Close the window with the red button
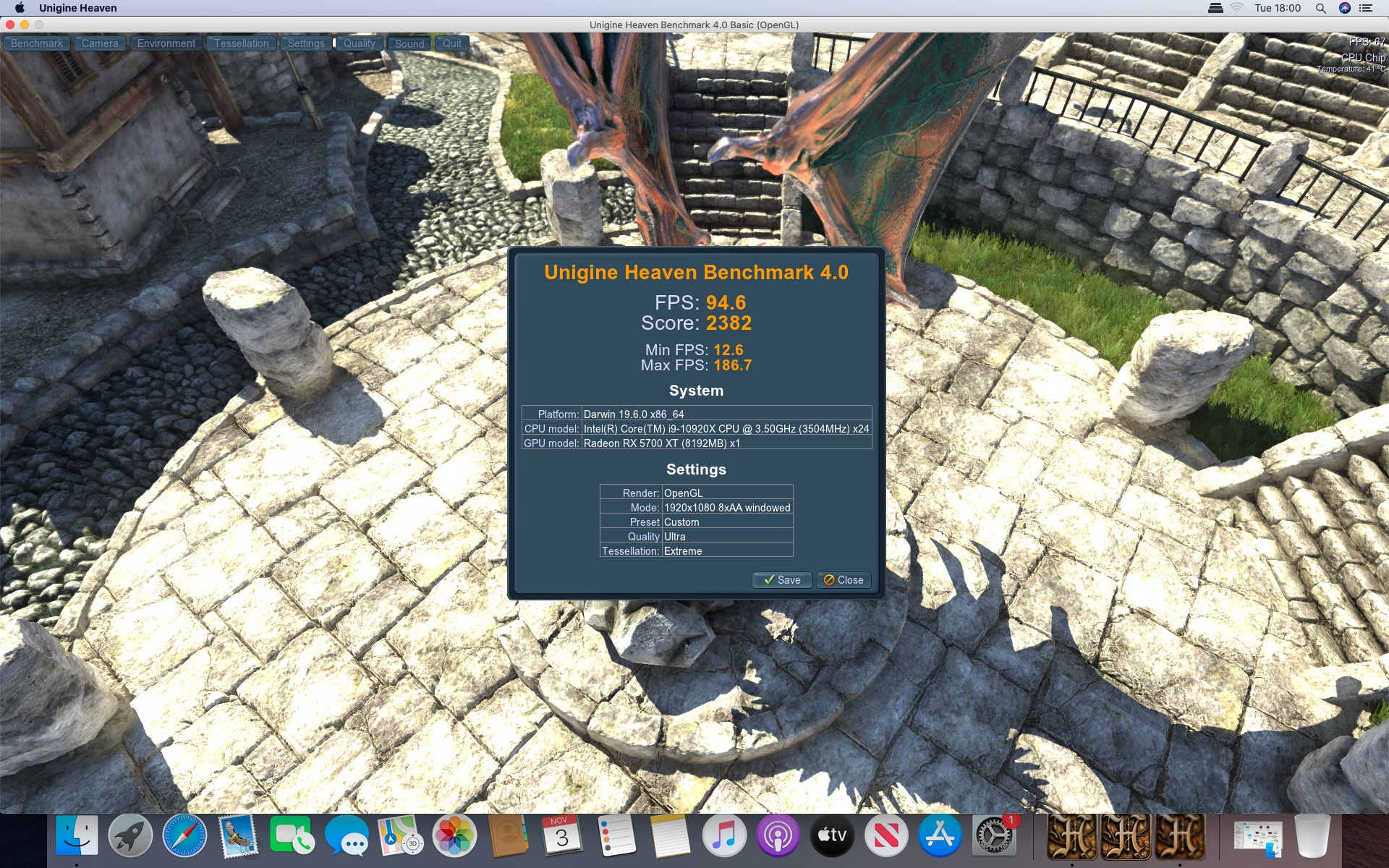The image size is (1389, 868). 10,25
